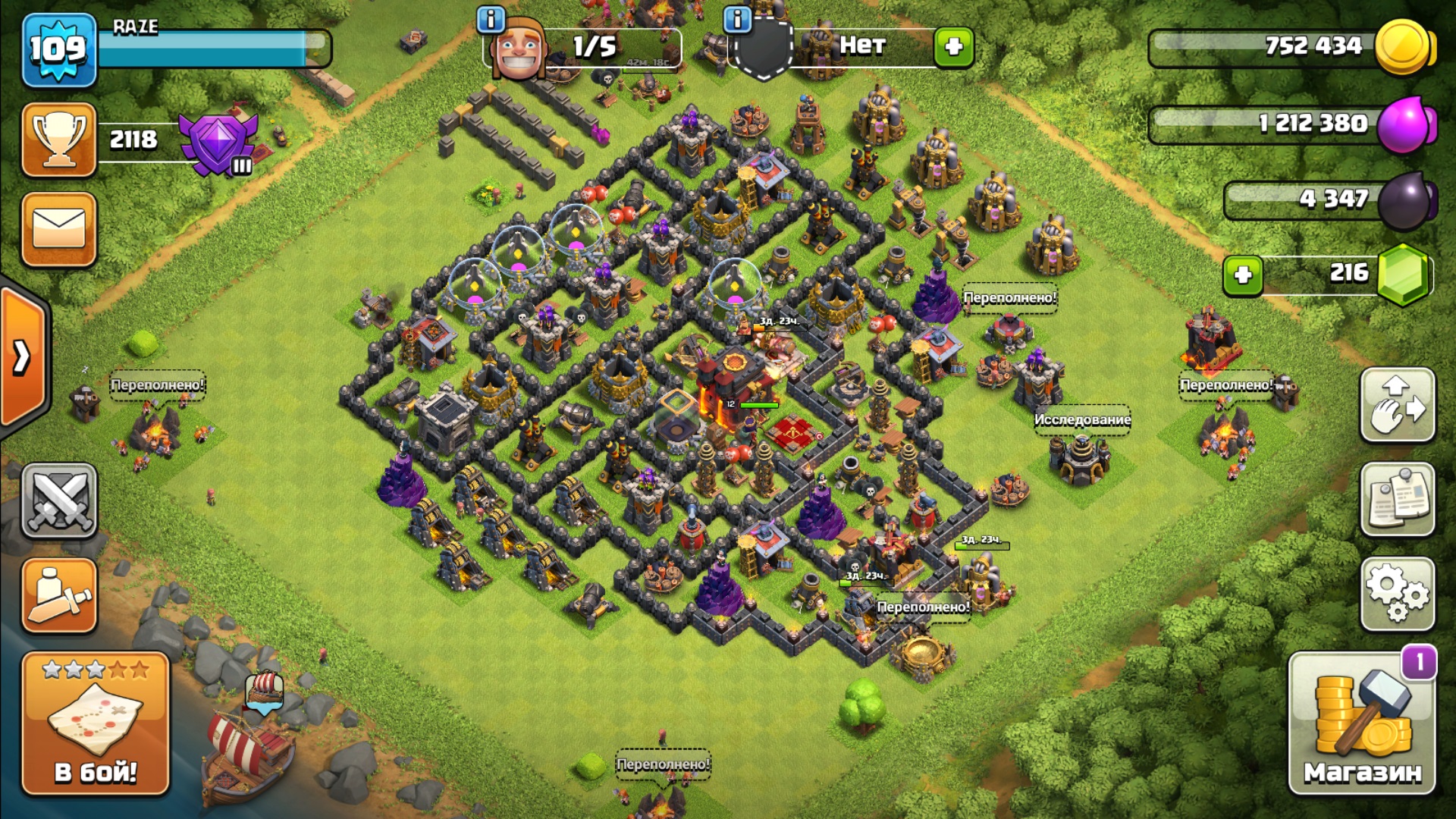Open the layout editor papers button
The image size is (1456, 819).
point(1398,499)
